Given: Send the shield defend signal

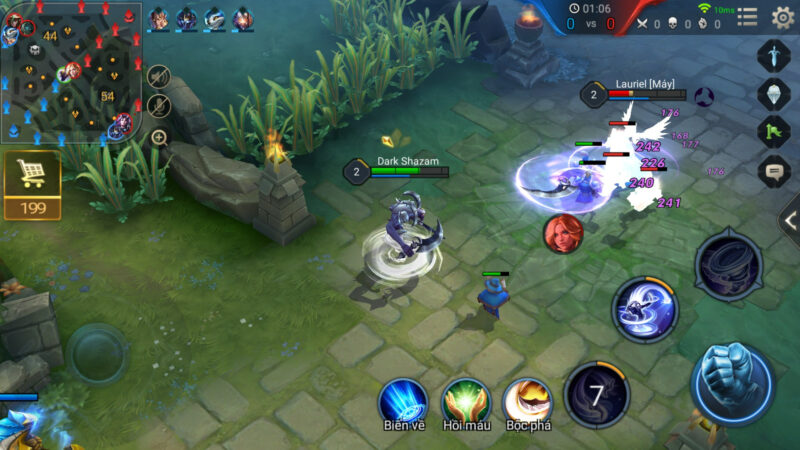Looking at the screenshot, I should [x=774, y=94].
